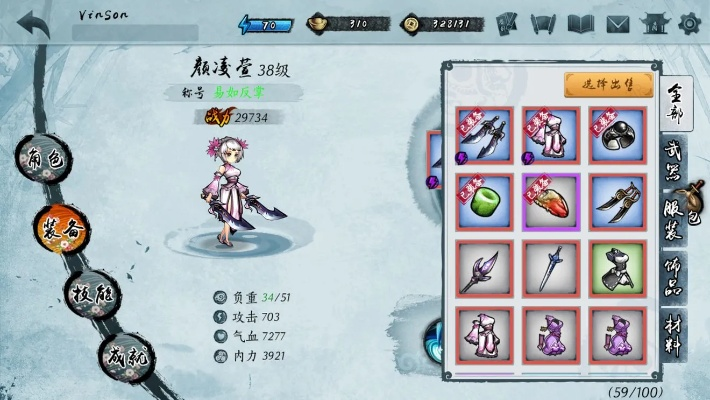Open the settings gear
Screen dimensions: 710x400
tap(688, 23)
